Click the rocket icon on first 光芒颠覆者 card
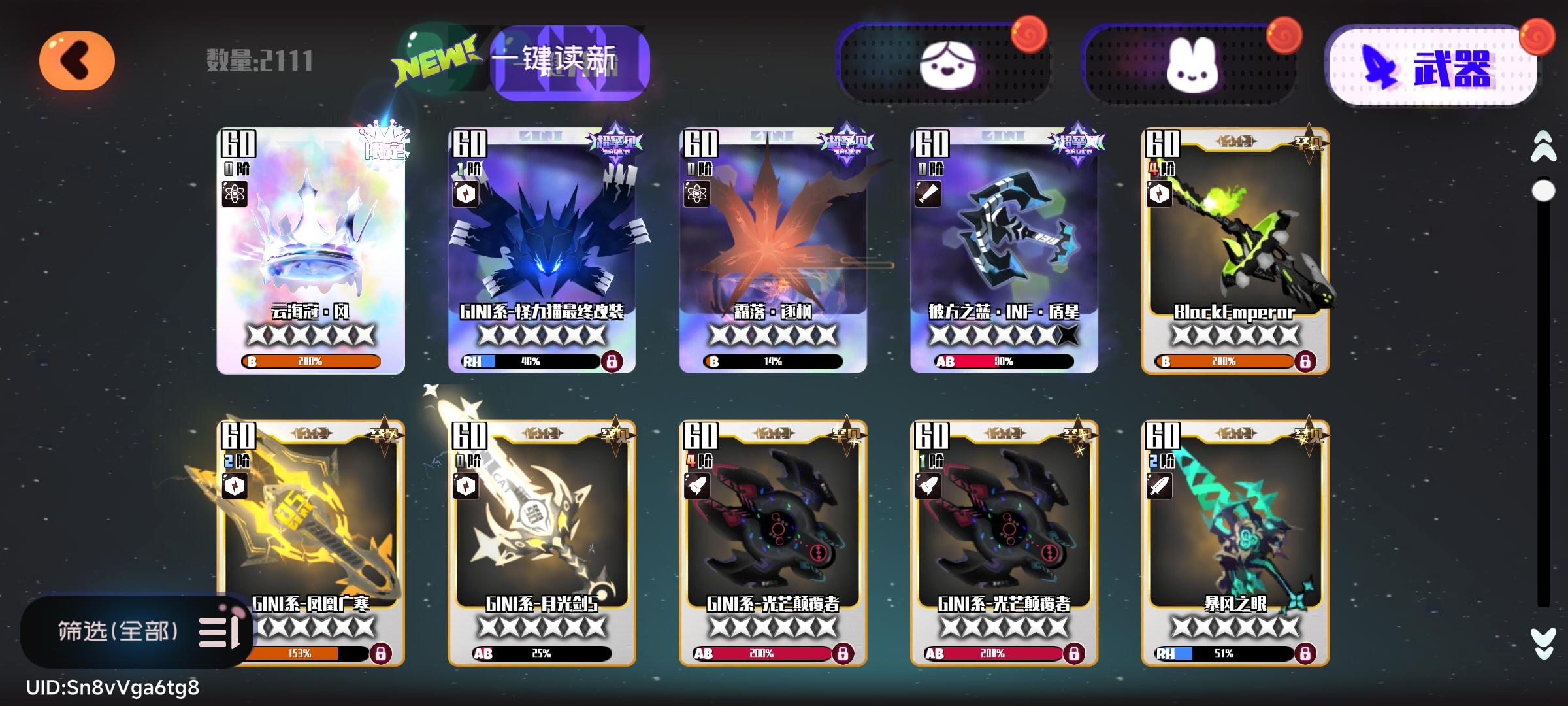Viewport: 1568px width, 706px height. [x=698, y=485]
